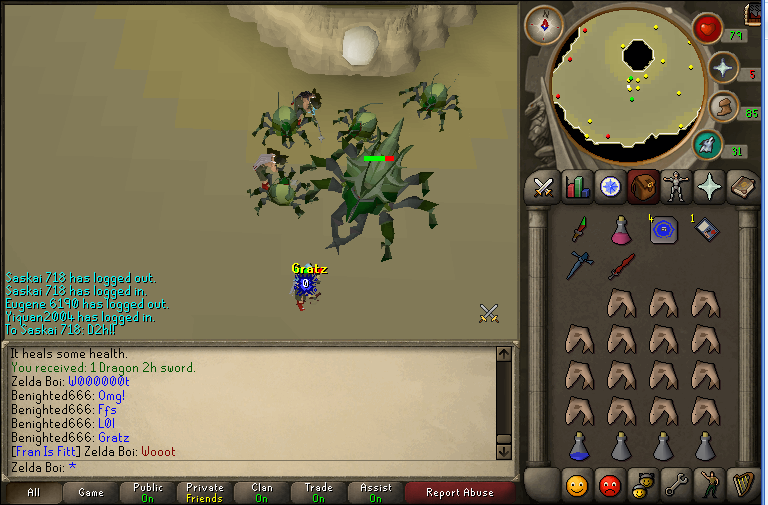Select the pink potion in inventory
The width and height of the screenshot is (768, 505).
[x=621, y=230]
